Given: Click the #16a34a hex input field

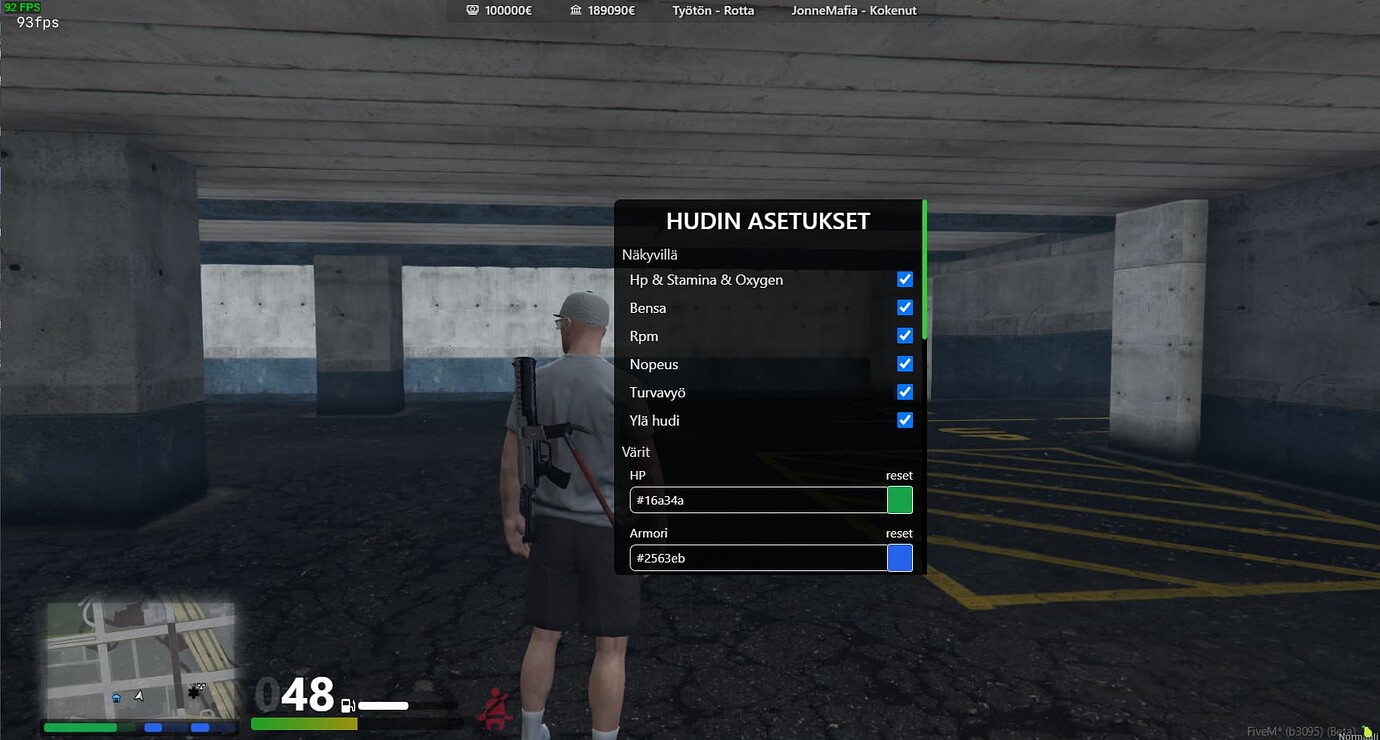Looking at the screenshot, I should pos(757,499).
